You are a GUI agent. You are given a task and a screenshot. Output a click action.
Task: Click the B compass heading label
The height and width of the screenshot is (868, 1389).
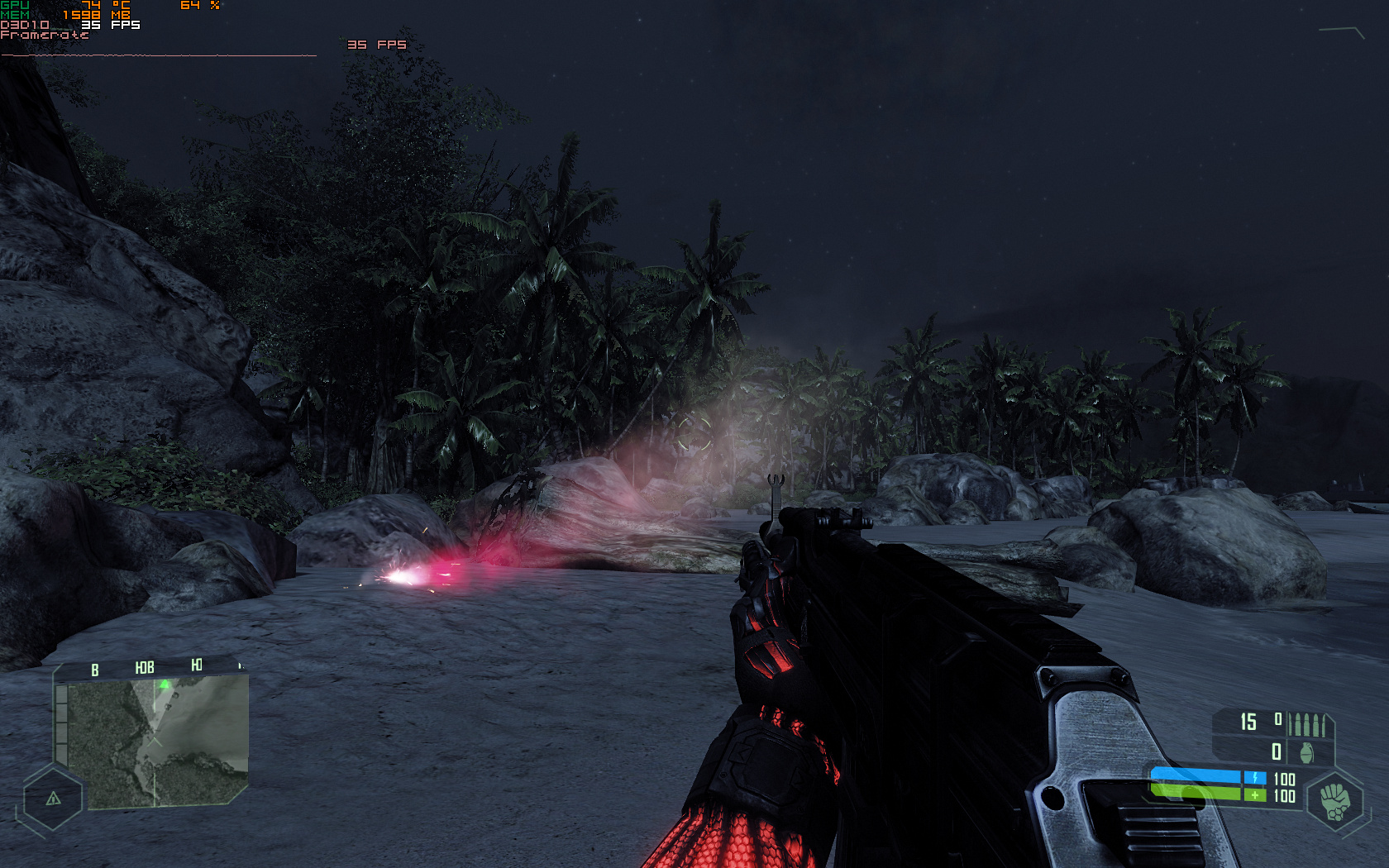pos(93,665)
